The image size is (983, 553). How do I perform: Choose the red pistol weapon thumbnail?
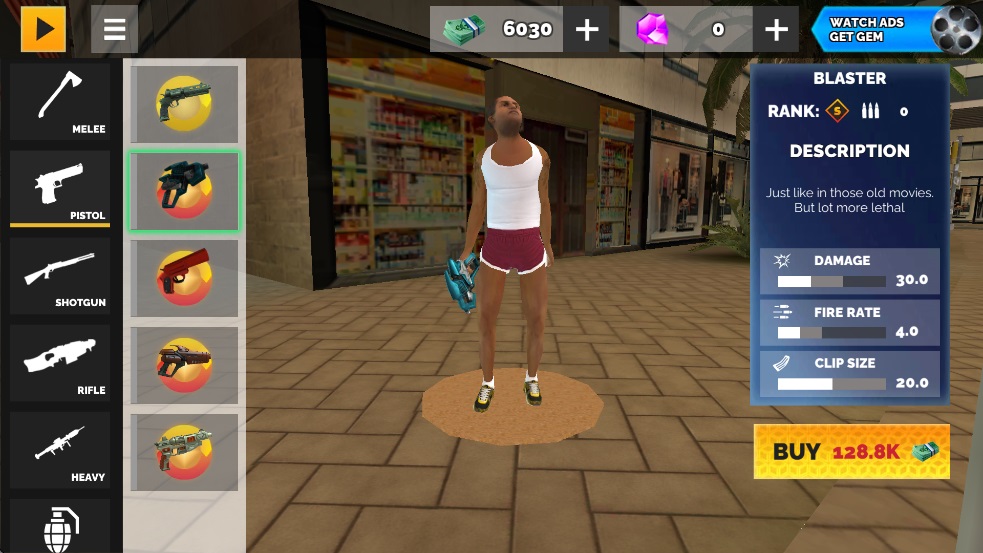click(183, 278)
